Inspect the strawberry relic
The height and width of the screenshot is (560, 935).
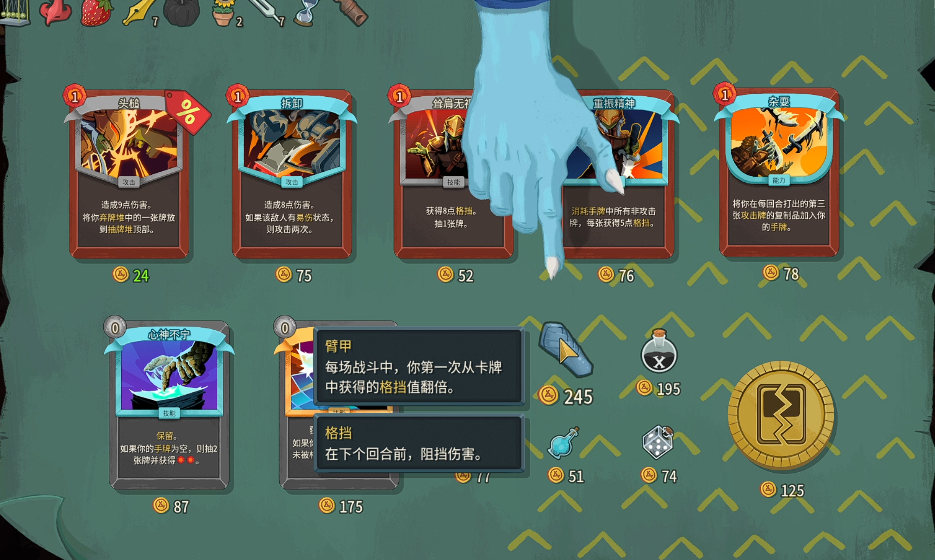click(x=96, y=11)
